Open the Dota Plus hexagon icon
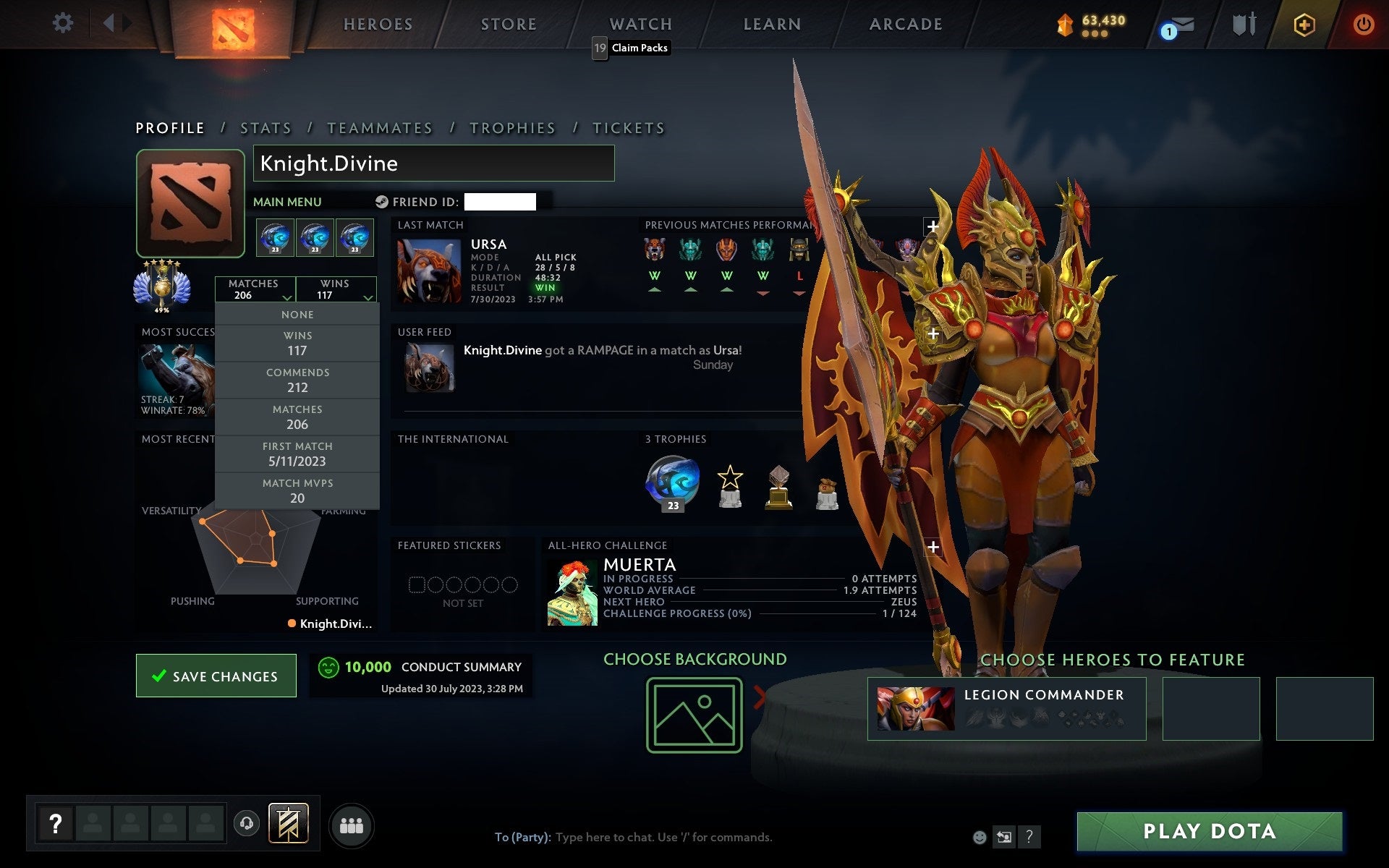 [1302, 24]
